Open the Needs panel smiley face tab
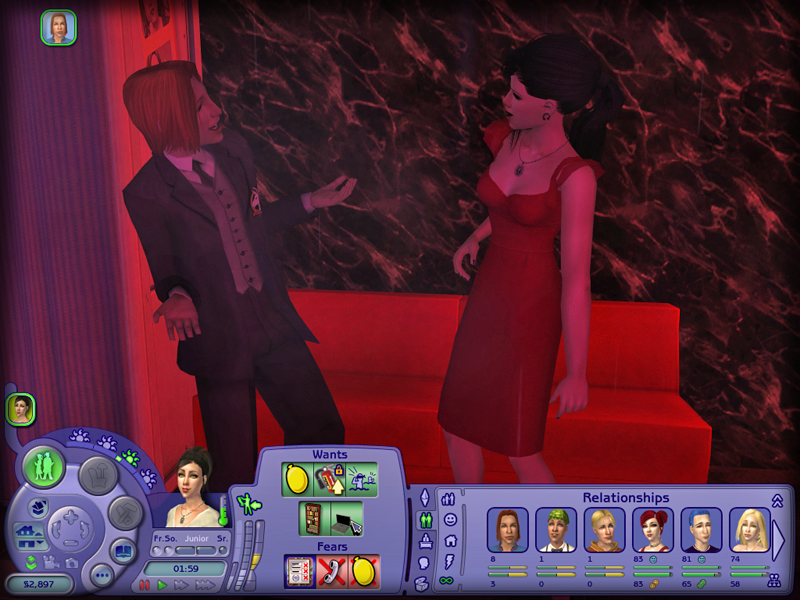 450,520
